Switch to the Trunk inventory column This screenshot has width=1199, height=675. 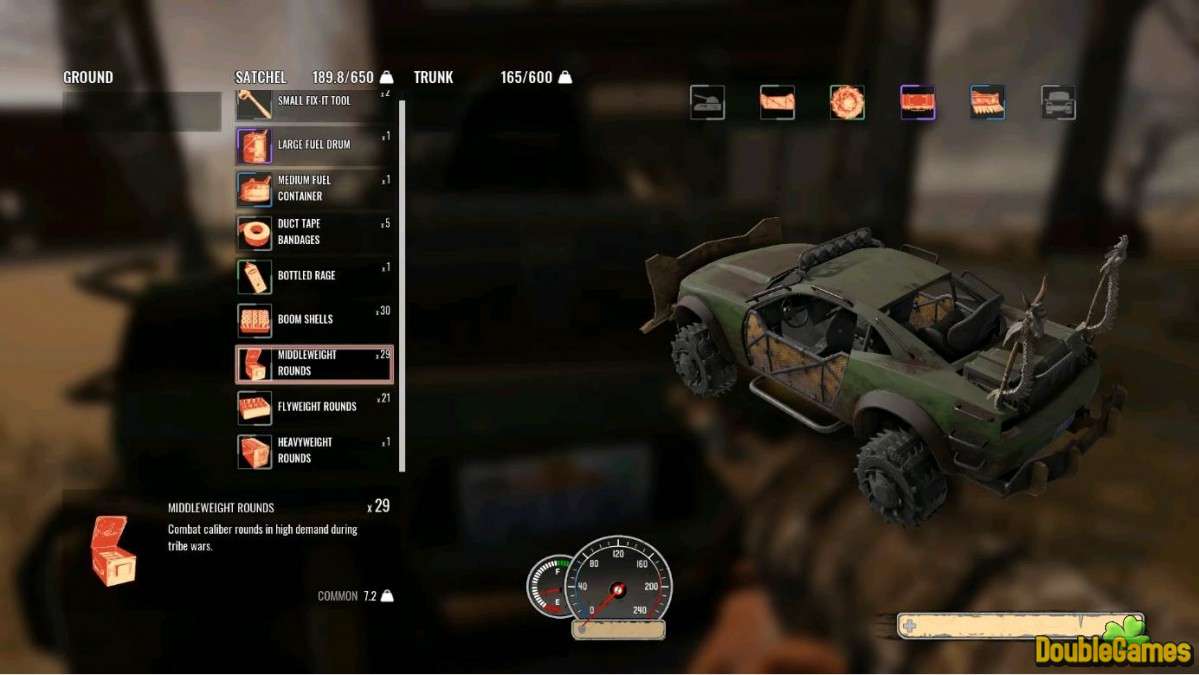[x=433, y=77]
